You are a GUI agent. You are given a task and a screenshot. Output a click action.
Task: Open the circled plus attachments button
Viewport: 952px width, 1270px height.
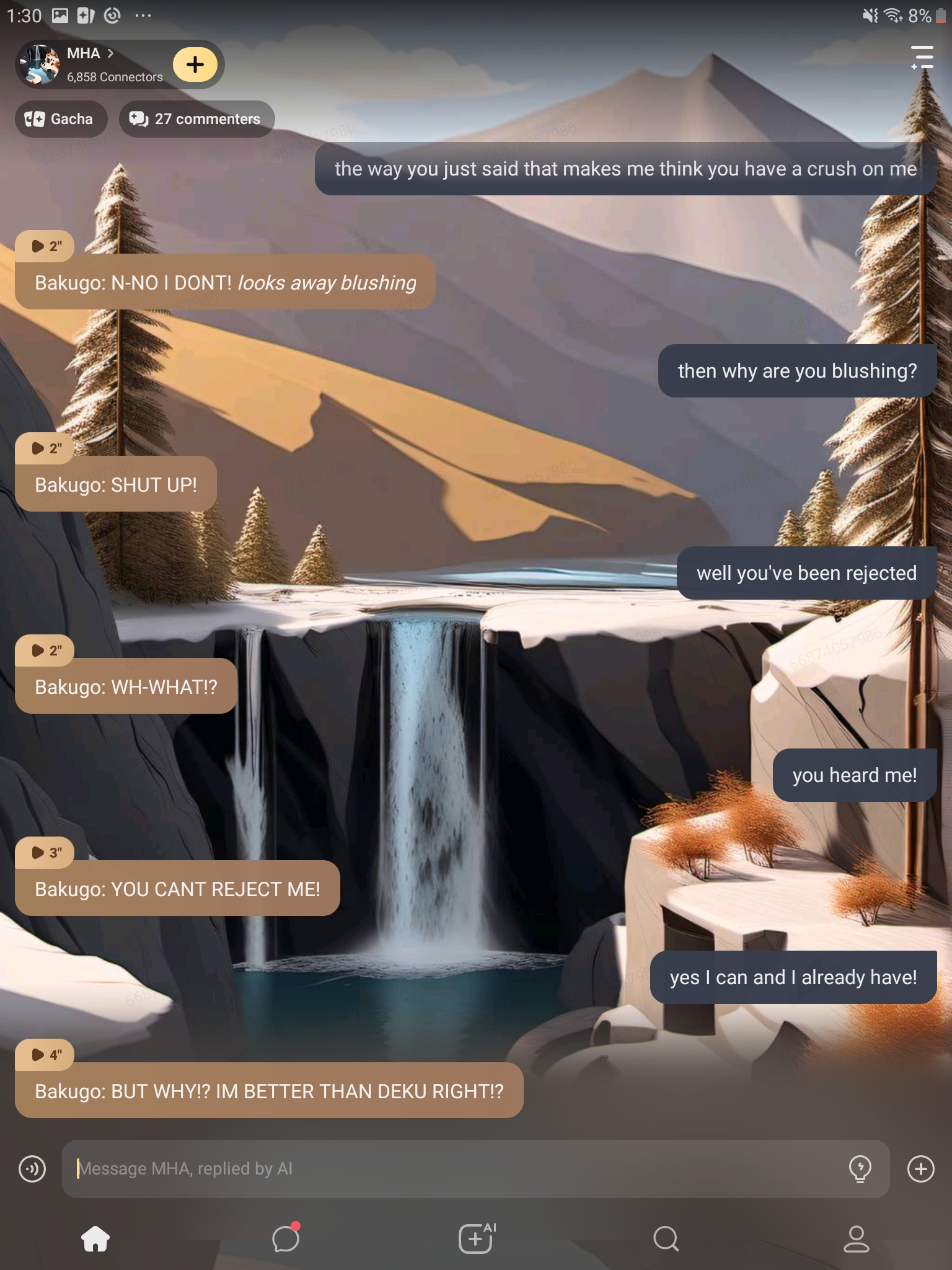[920, 1169]
